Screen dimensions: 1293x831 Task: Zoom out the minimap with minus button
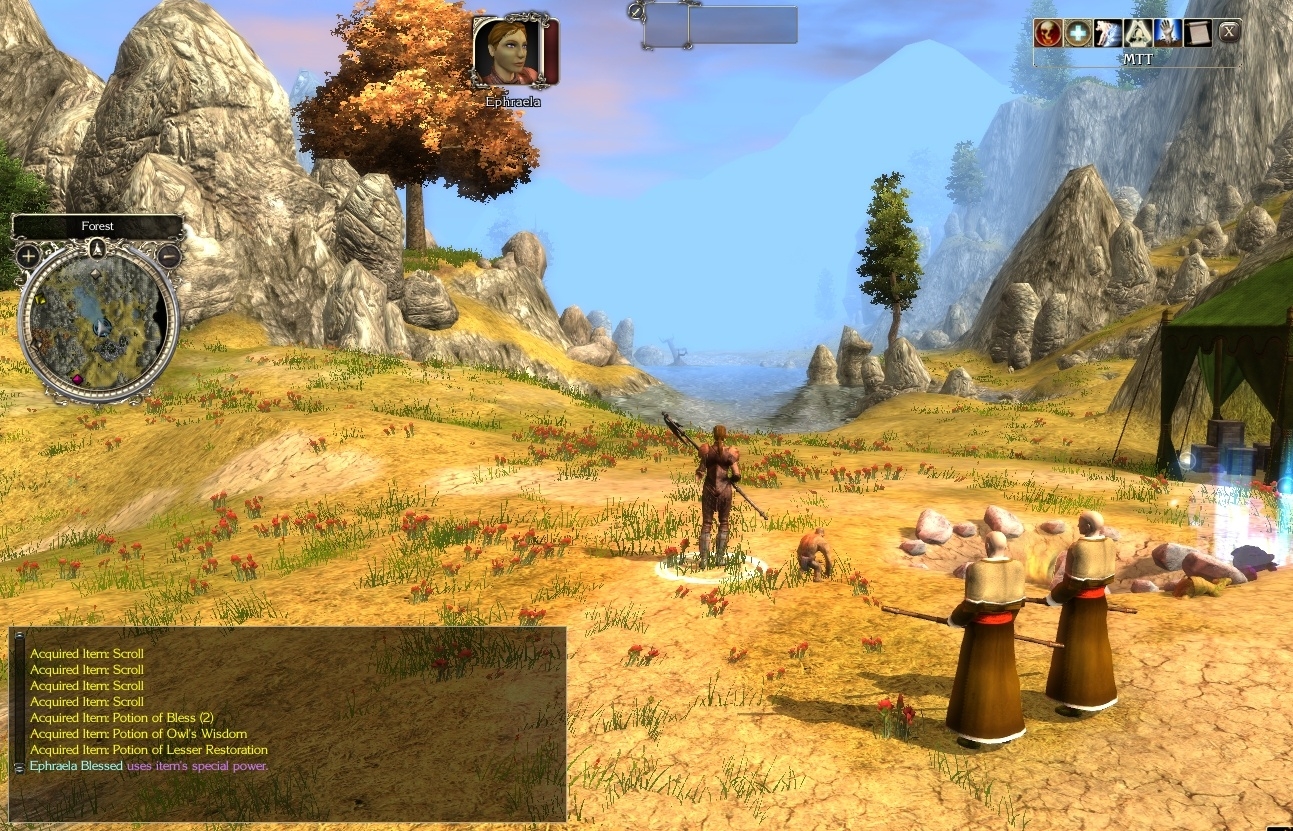click(x=168, y=256)
